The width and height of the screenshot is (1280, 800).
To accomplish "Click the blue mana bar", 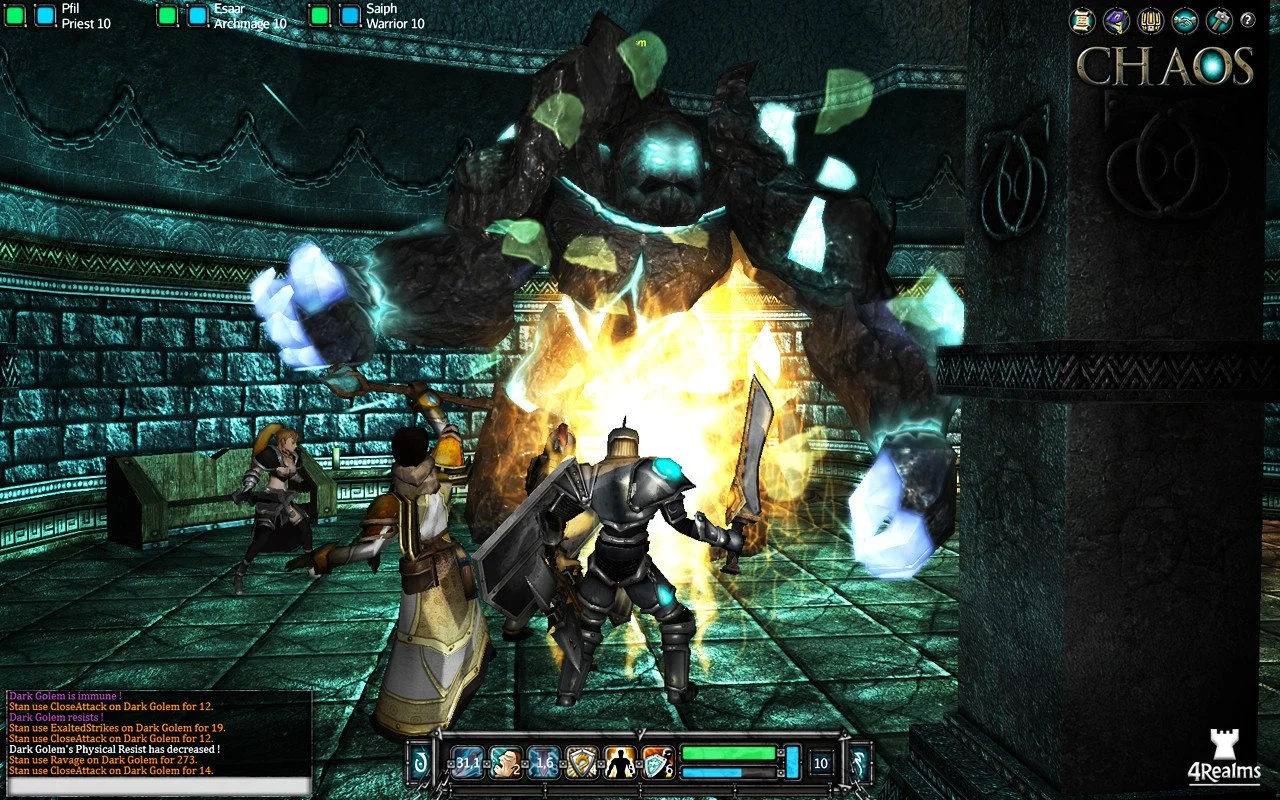I will click(710, 772).
